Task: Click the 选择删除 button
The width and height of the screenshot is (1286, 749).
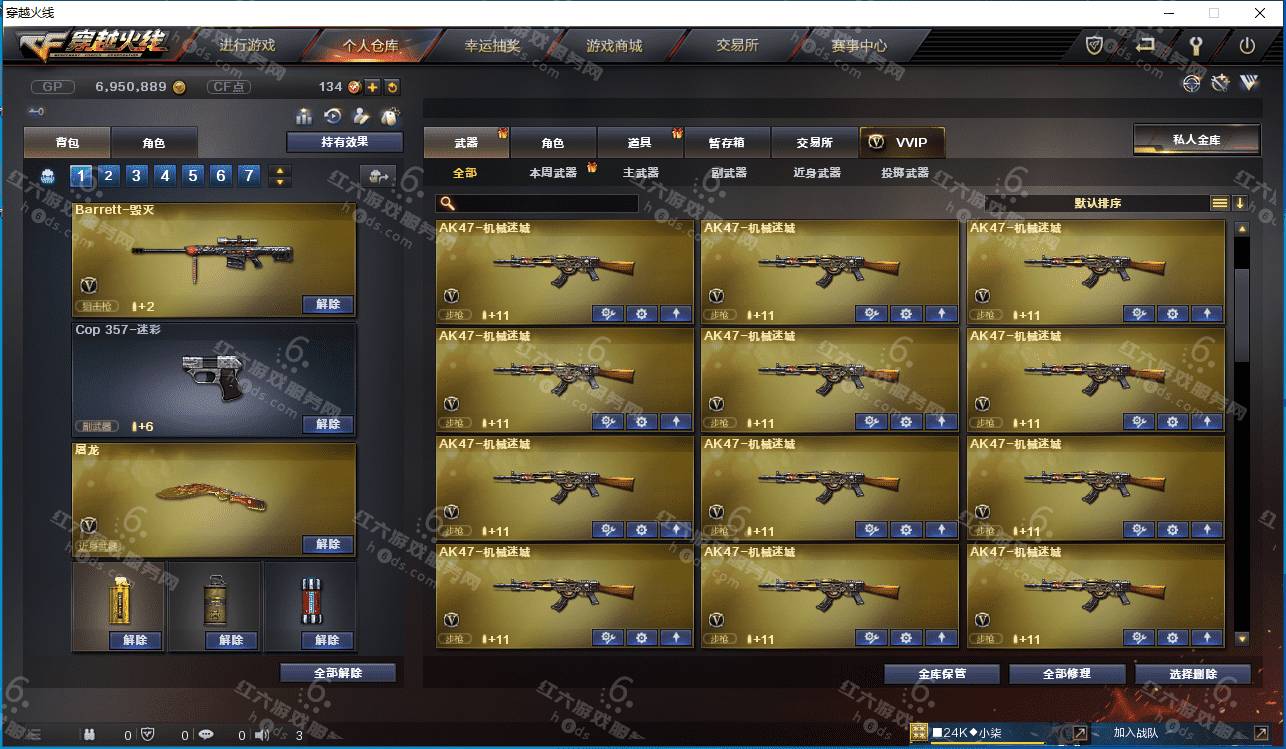Action: tap(1192, 674)
